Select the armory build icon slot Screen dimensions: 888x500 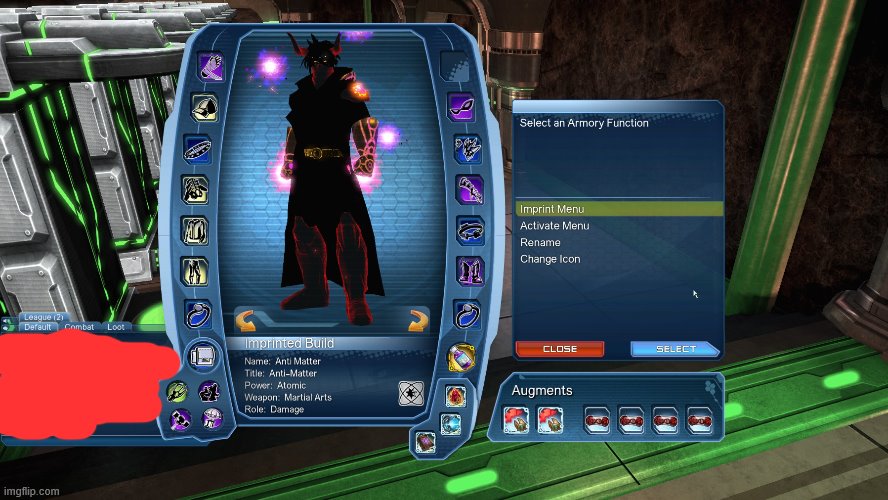202,356
